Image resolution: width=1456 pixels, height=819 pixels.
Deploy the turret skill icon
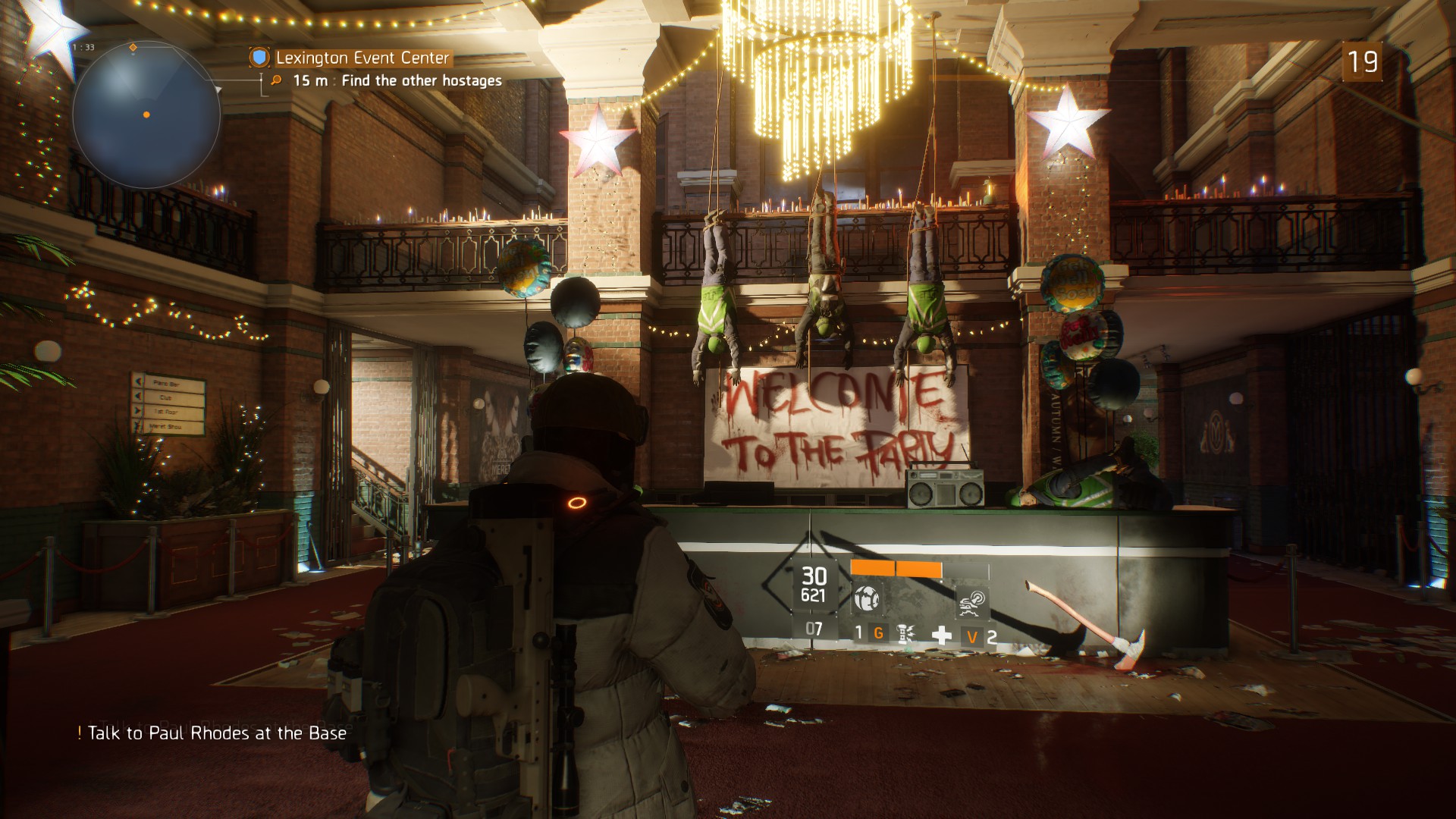click(x=972, y=601)
